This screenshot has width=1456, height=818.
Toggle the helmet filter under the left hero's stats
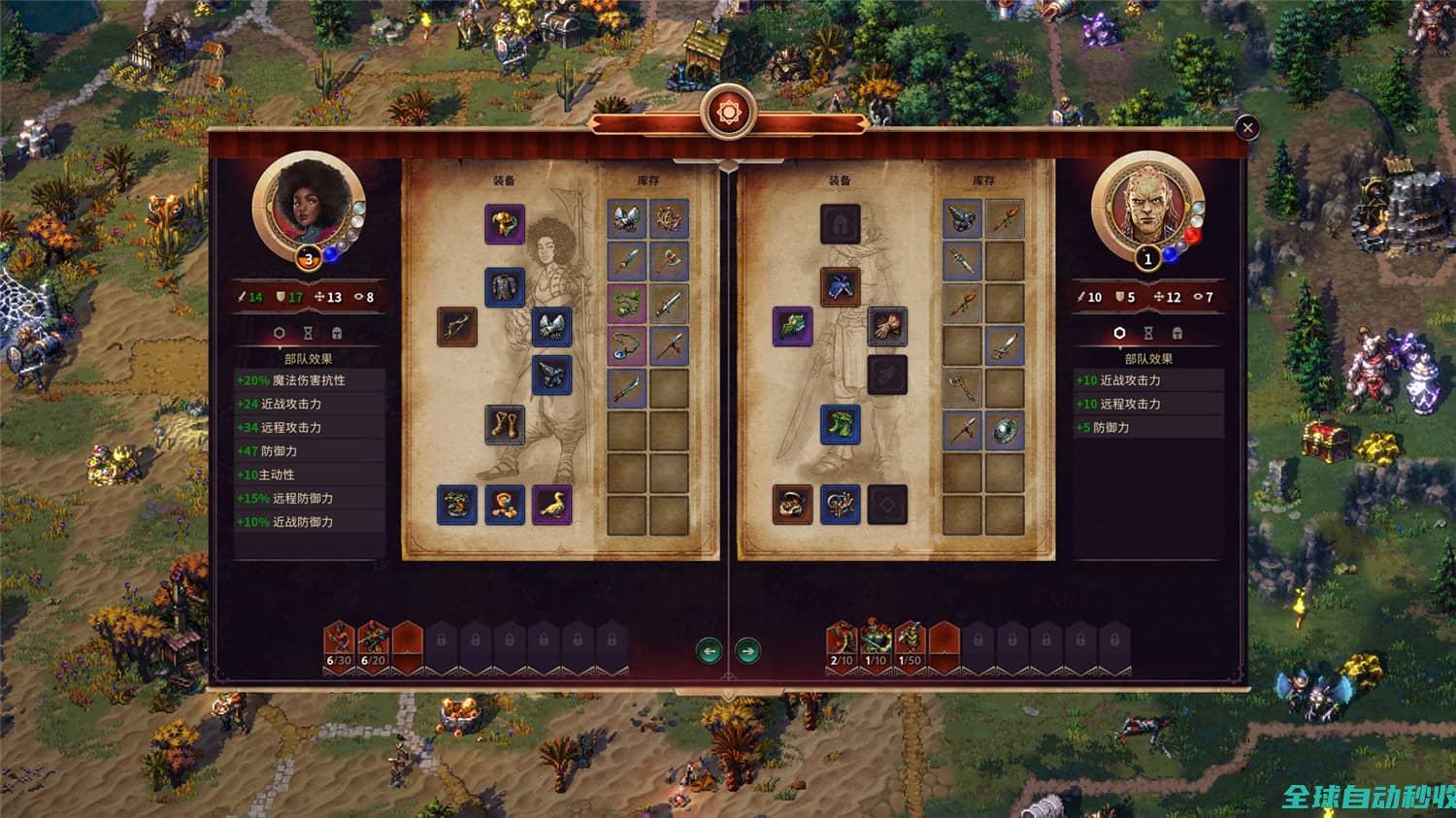(x=337, y=333)
